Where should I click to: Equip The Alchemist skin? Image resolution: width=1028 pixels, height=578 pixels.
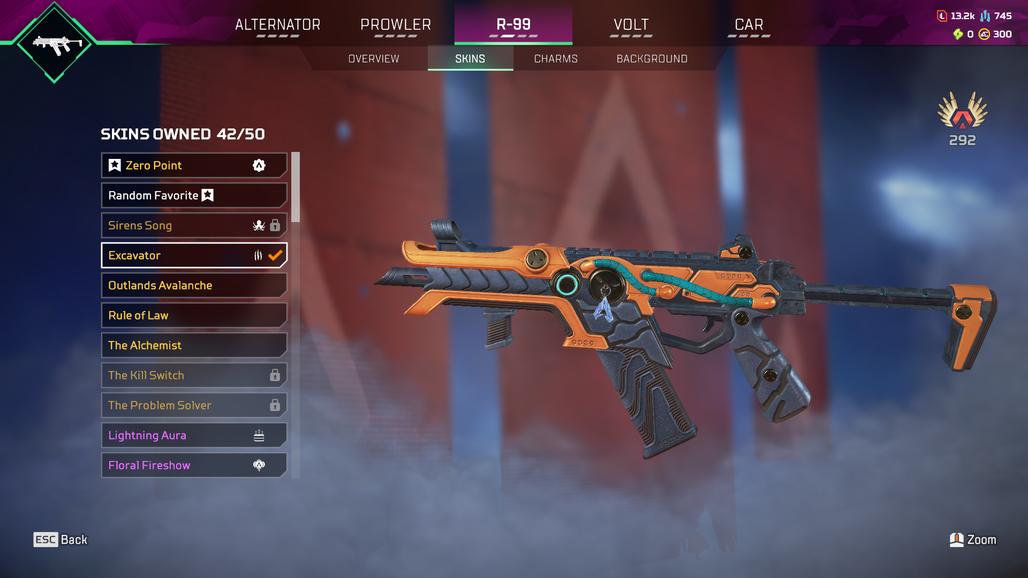click(194, 345)
